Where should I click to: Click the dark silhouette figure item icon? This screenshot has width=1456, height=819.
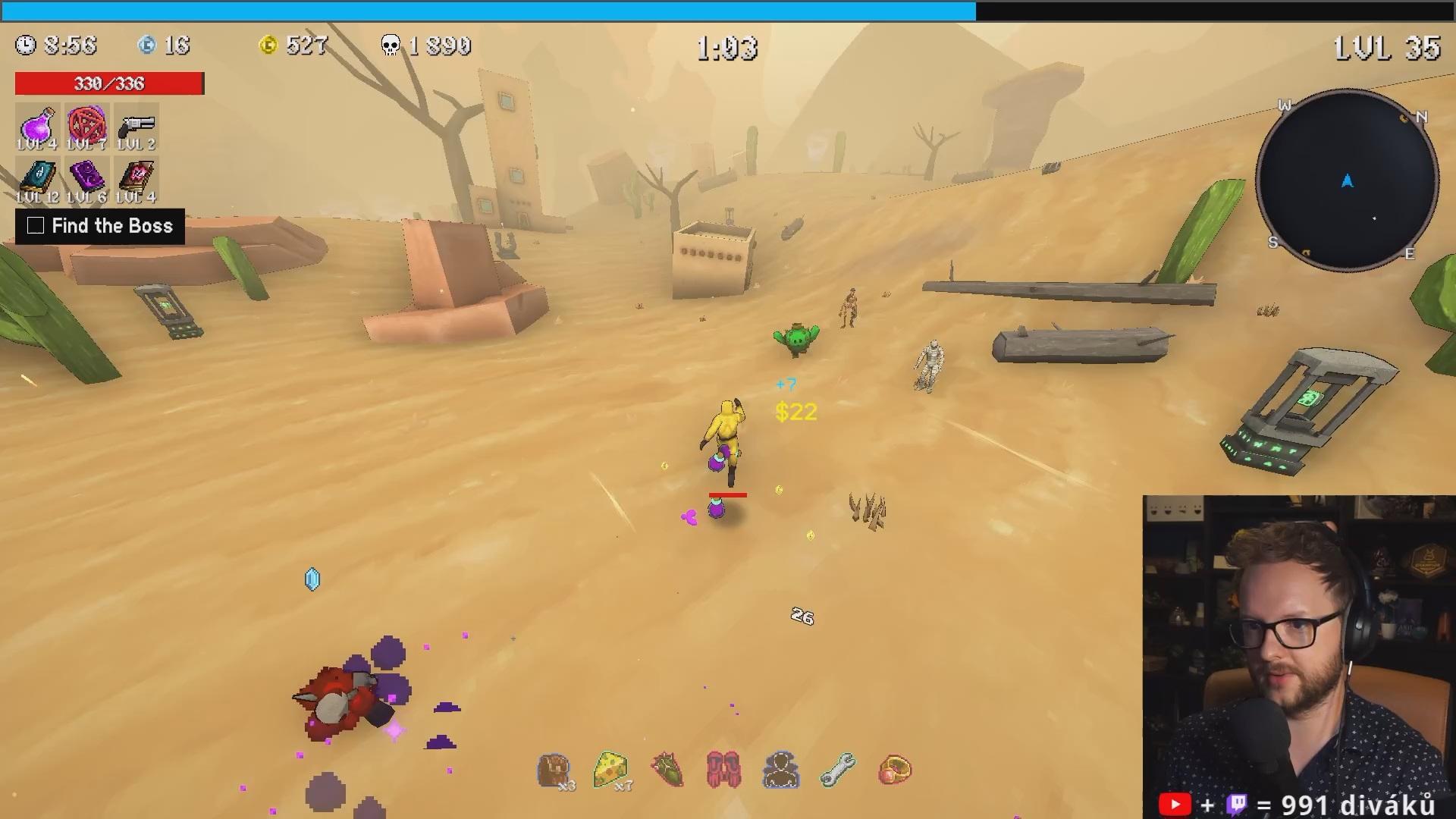pos(780,770)
